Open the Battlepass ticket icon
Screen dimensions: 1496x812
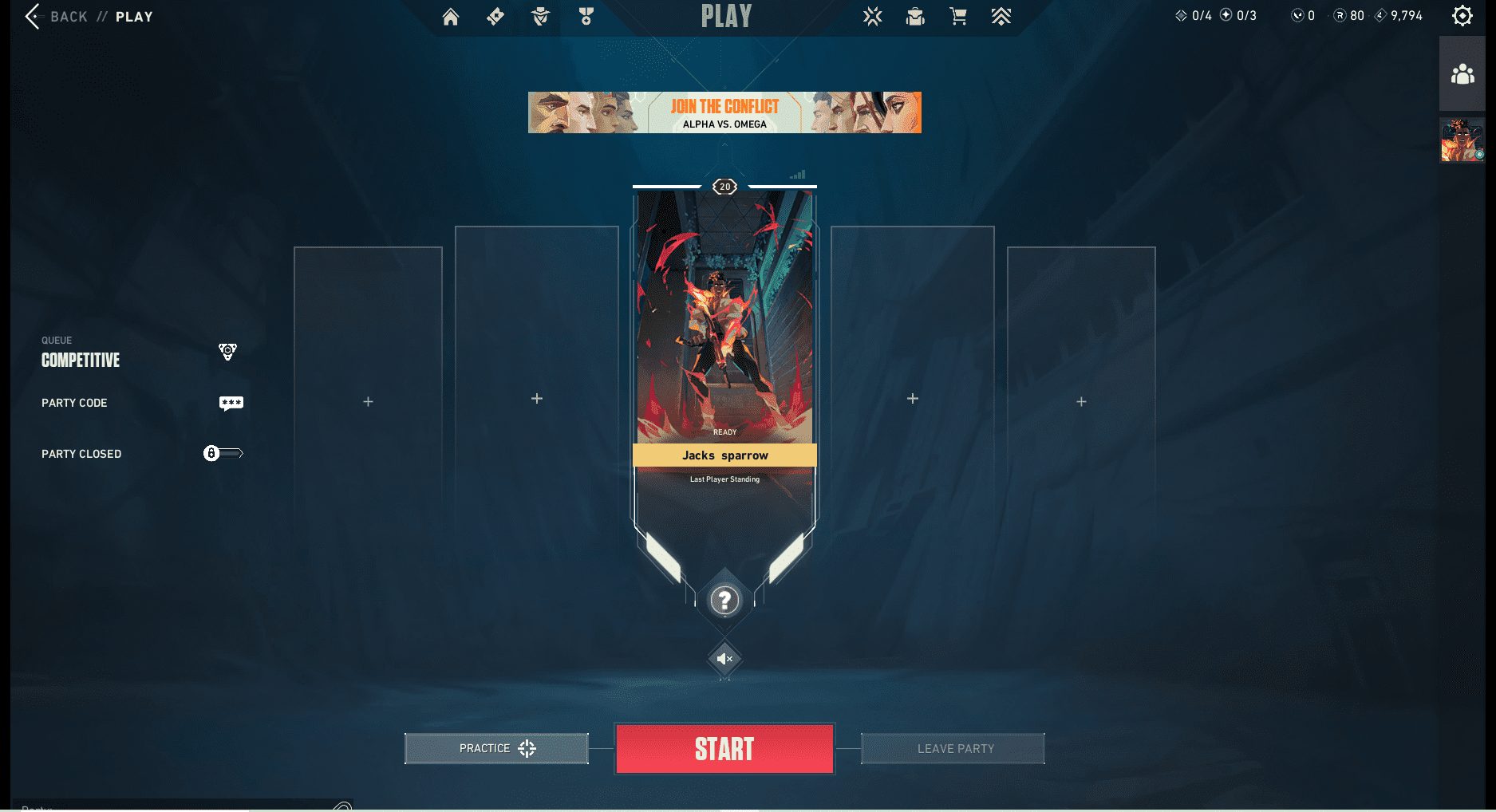pos(495,16)
